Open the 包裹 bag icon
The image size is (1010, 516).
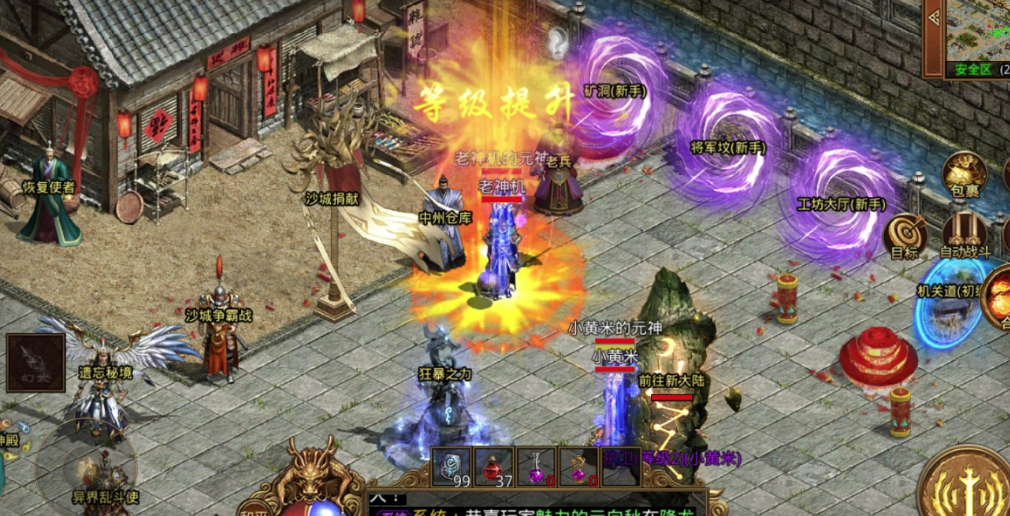click(x=965, y=174)
